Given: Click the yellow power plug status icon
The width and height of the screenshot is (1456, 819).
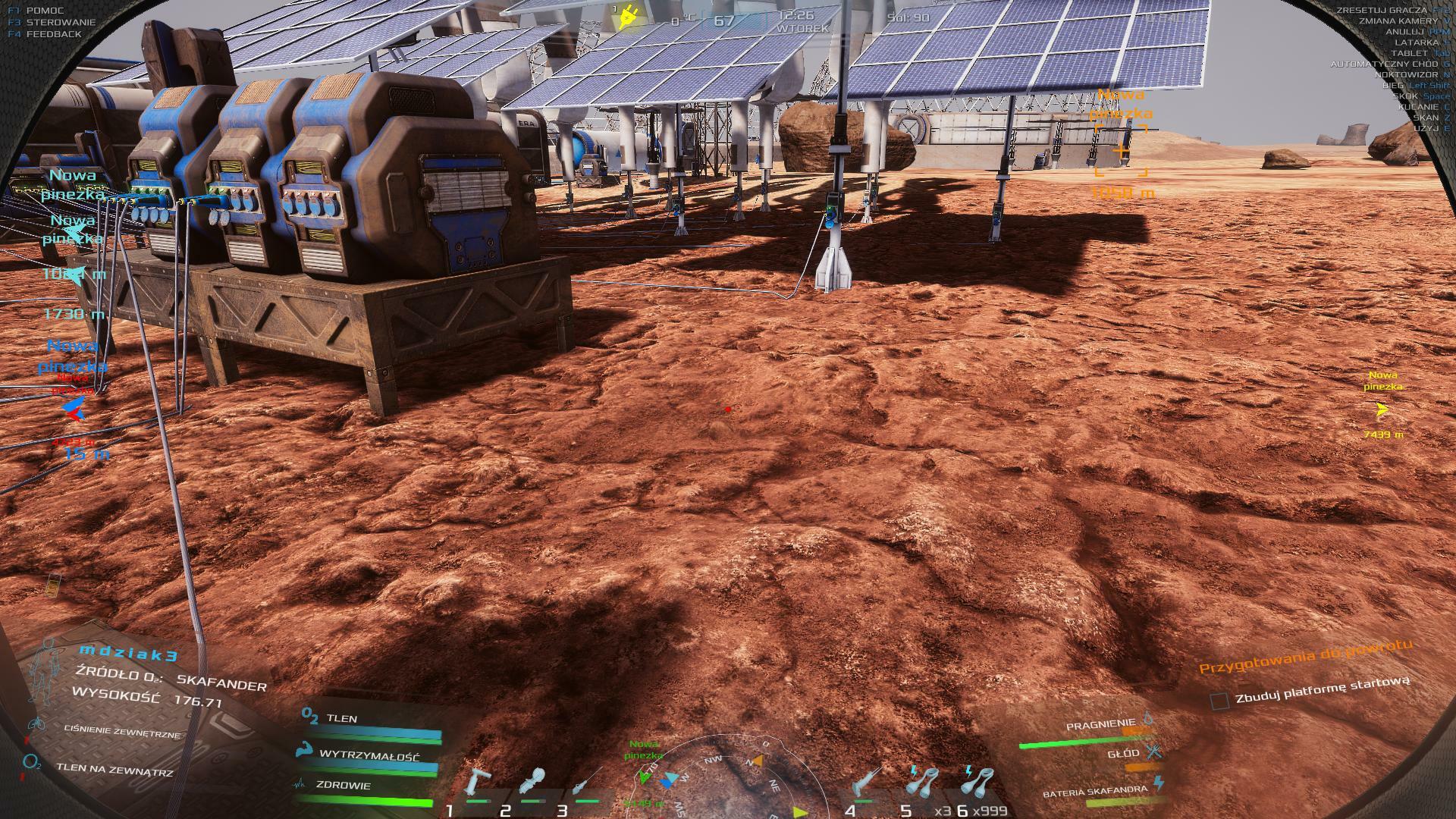Looking at the screenshot, I should tap(627, 17).
